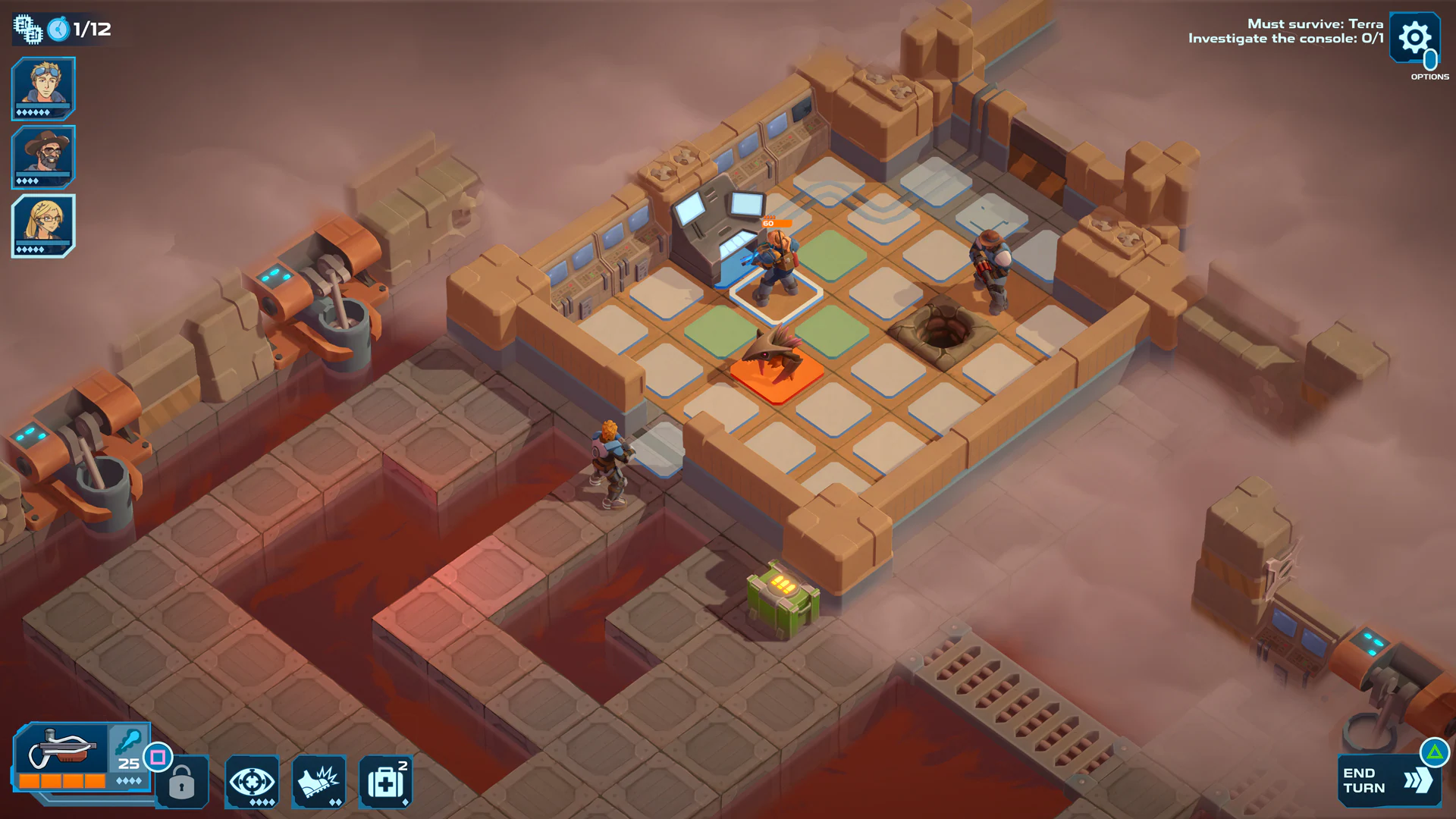The image size is (1456, 819).
Task: Select the top male character portrait
Action: click(x=42, y=87)
